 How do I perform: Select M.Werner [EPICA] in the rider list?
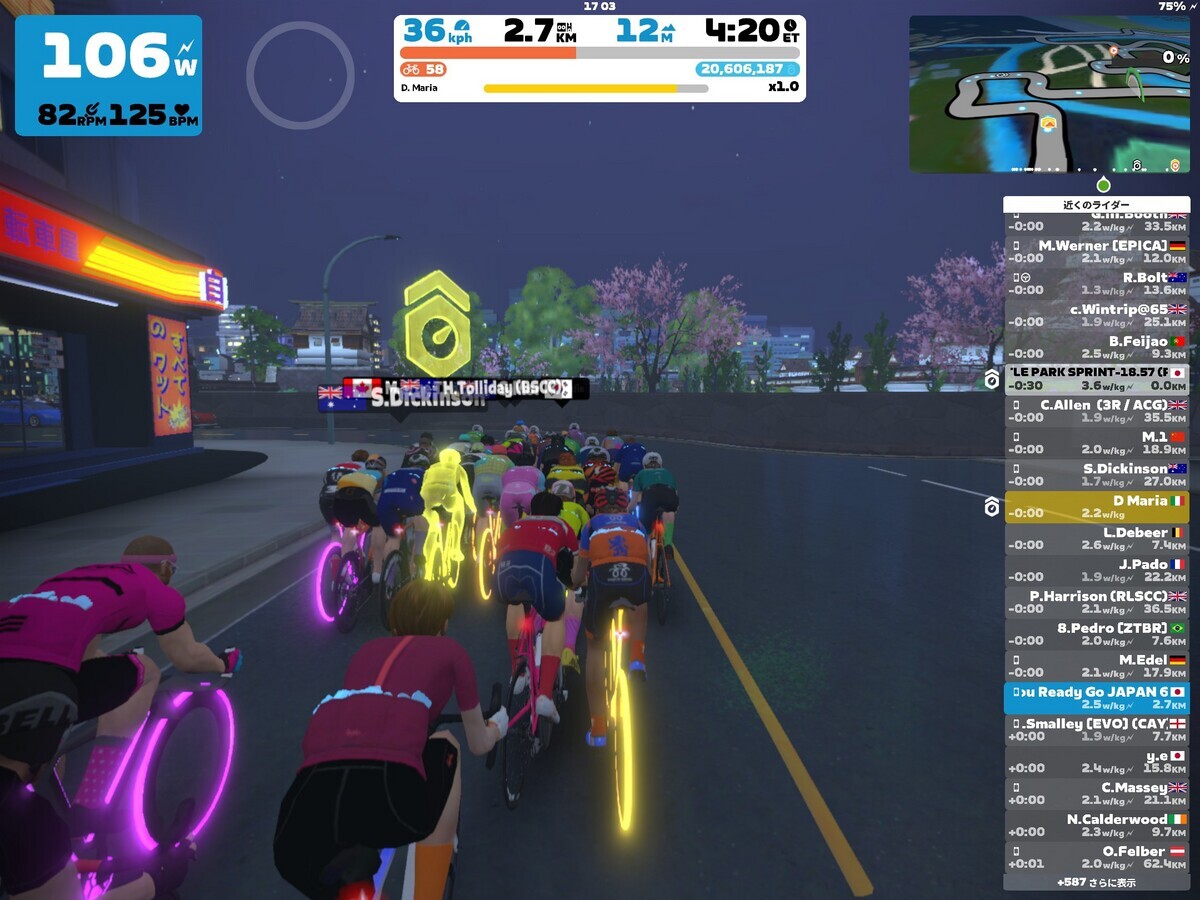click(1096, 251)
